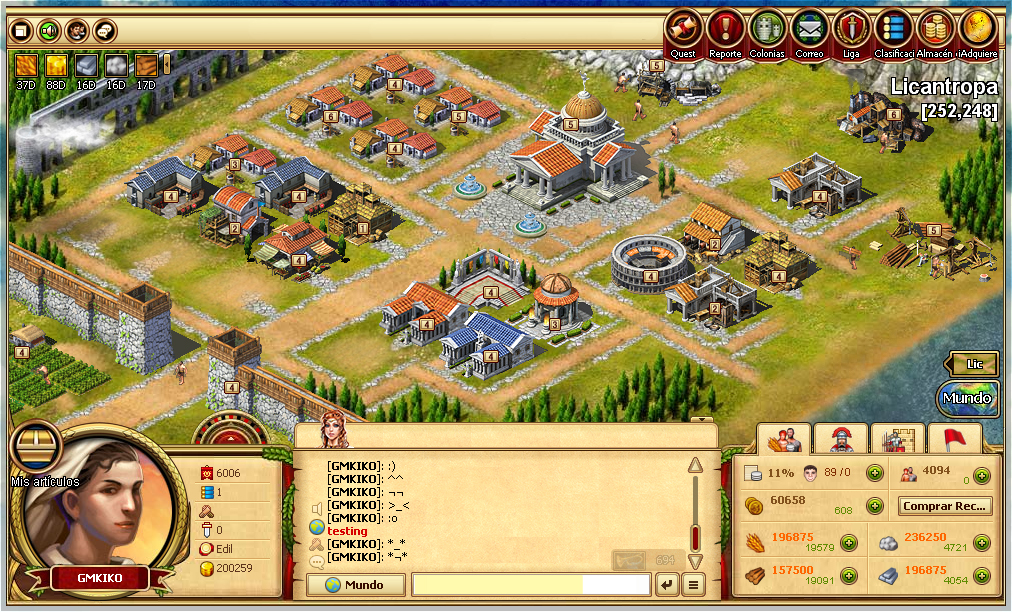Open the Quest scroll menu

(684, 29)
